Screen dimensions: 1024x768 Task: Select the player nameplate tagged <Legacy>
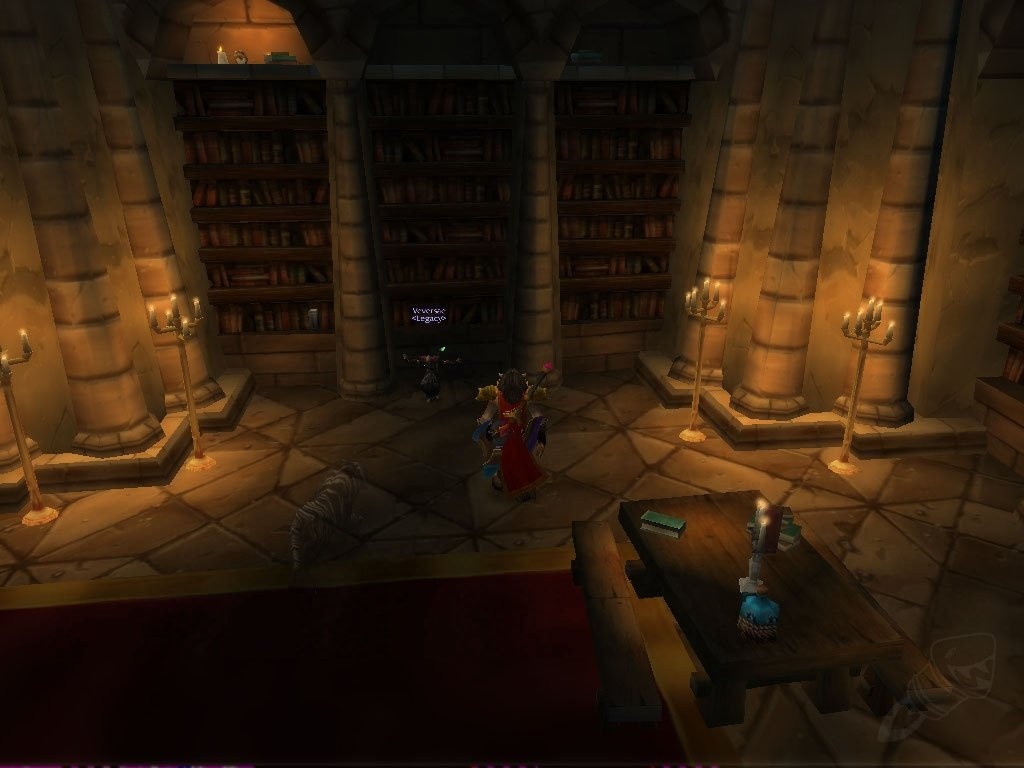tap(428, 315)
